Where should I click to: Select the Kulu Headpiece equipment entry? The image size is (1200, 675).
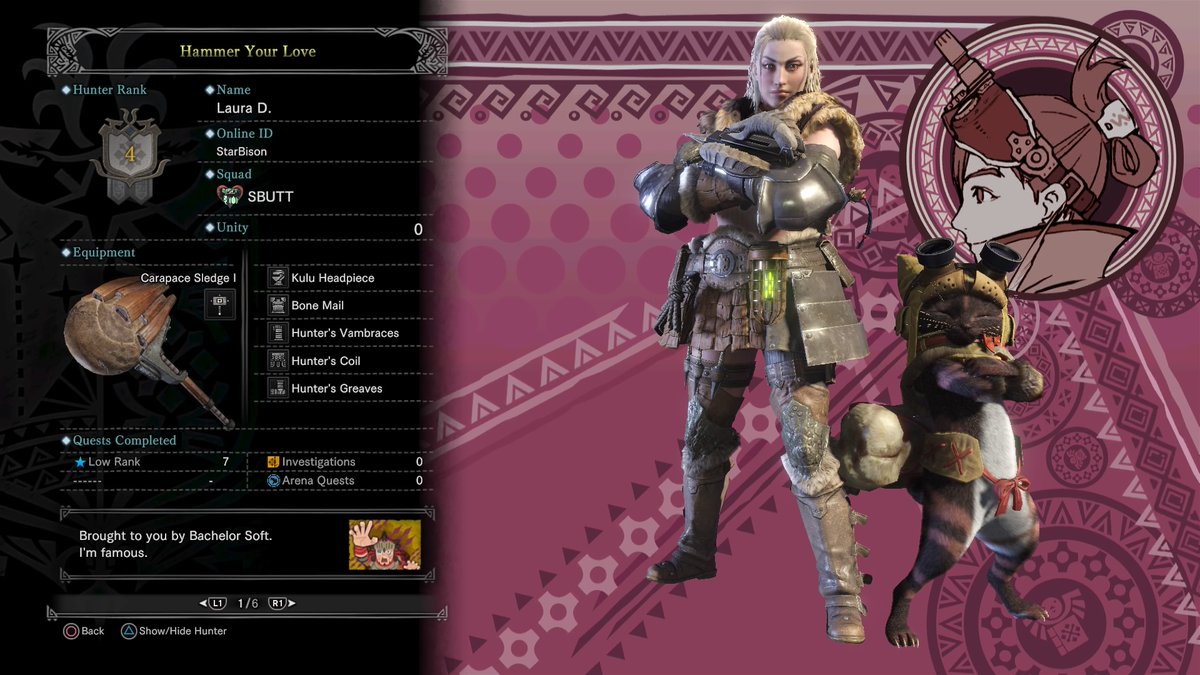pyautogui.click(x=332, y=278)
